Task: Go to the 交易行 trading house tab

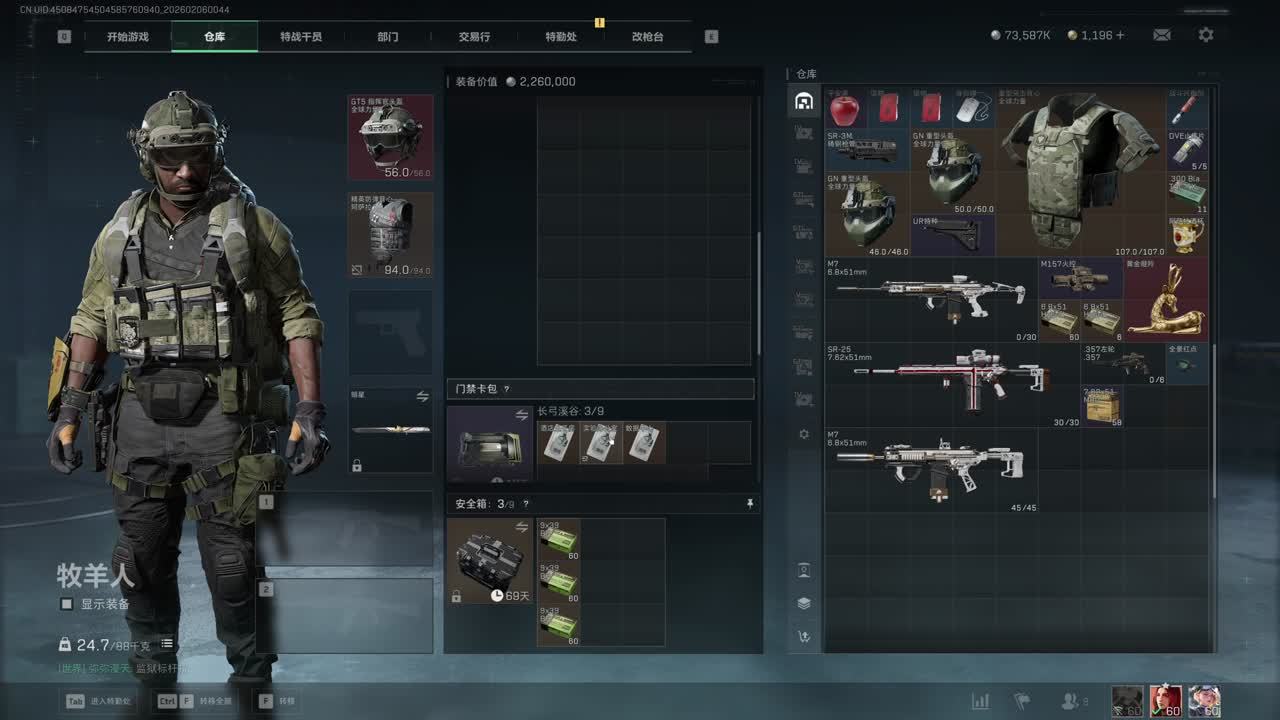Action: click(474, 37)
